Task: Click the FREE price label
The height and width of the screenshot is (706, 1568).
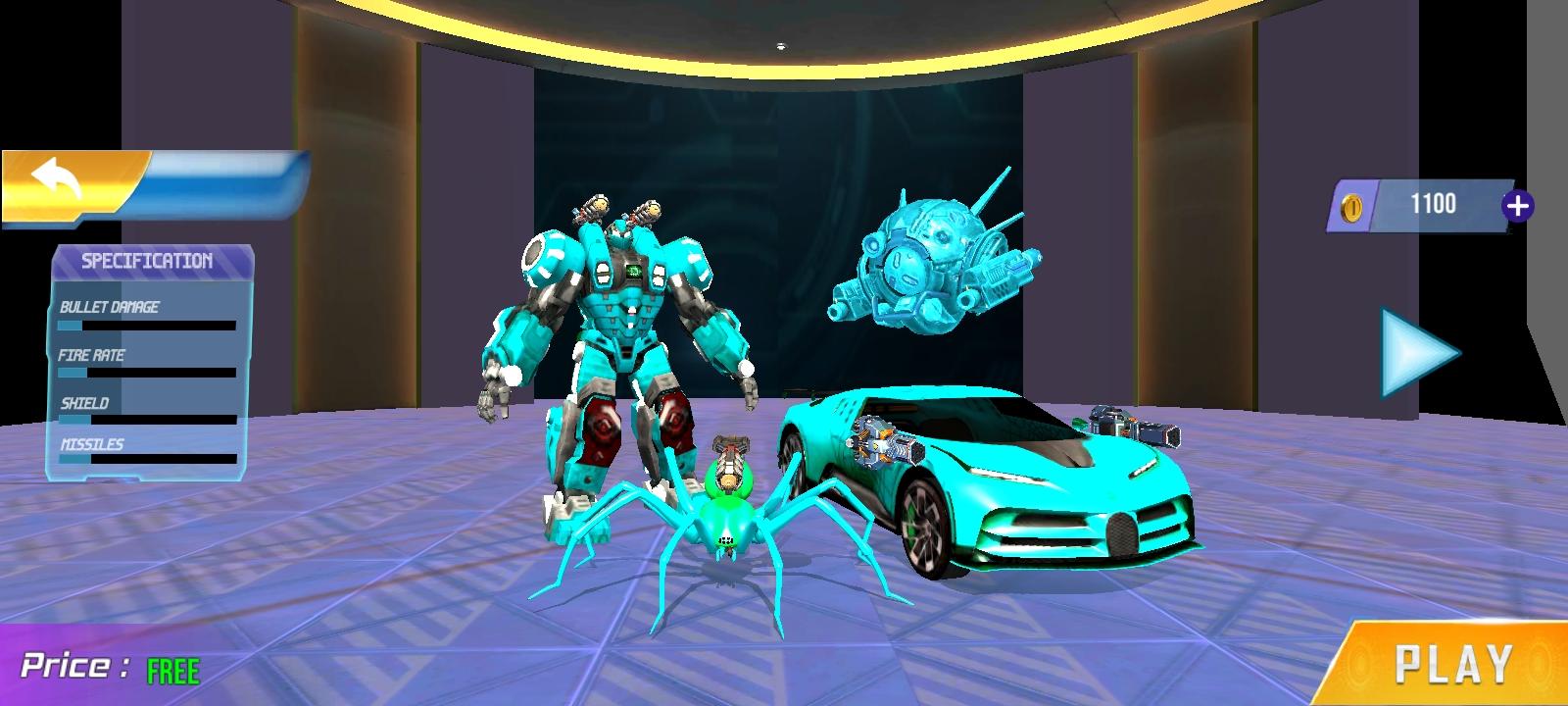Action: [171, 669]
